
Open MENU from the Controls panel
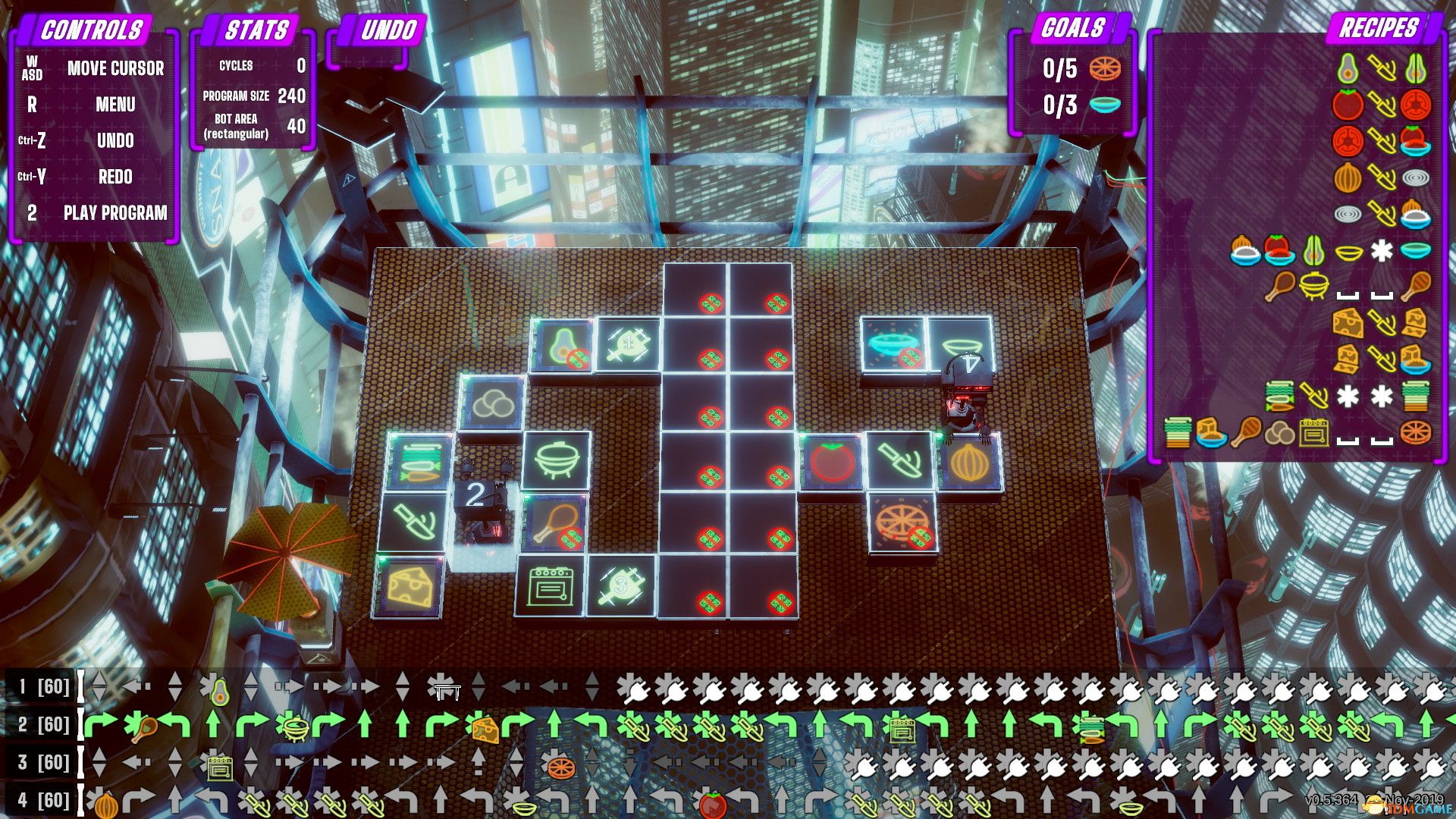click(x=114, y=105)
